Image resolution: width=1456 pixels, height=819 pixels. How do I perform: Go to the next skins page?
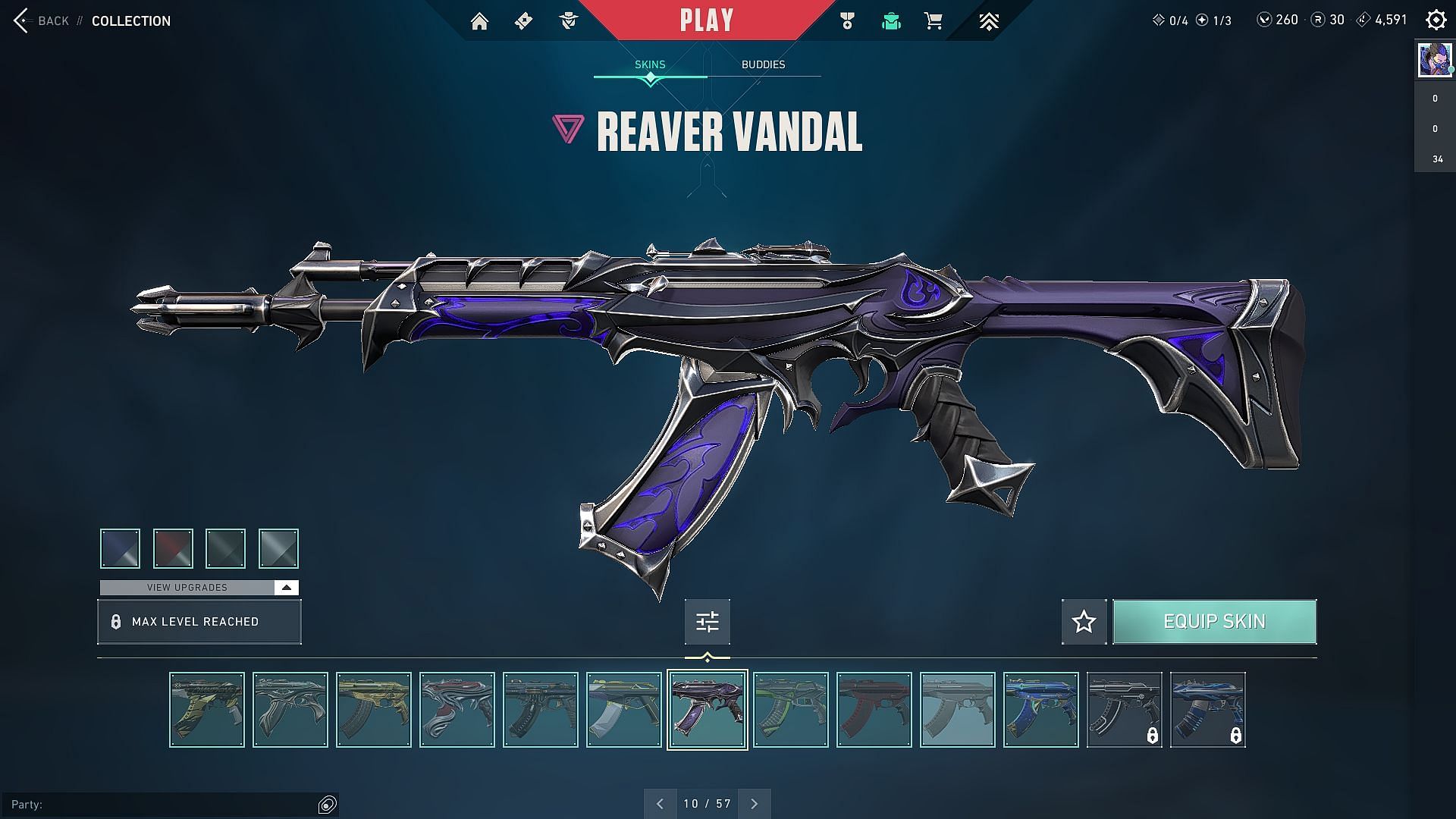754,804
